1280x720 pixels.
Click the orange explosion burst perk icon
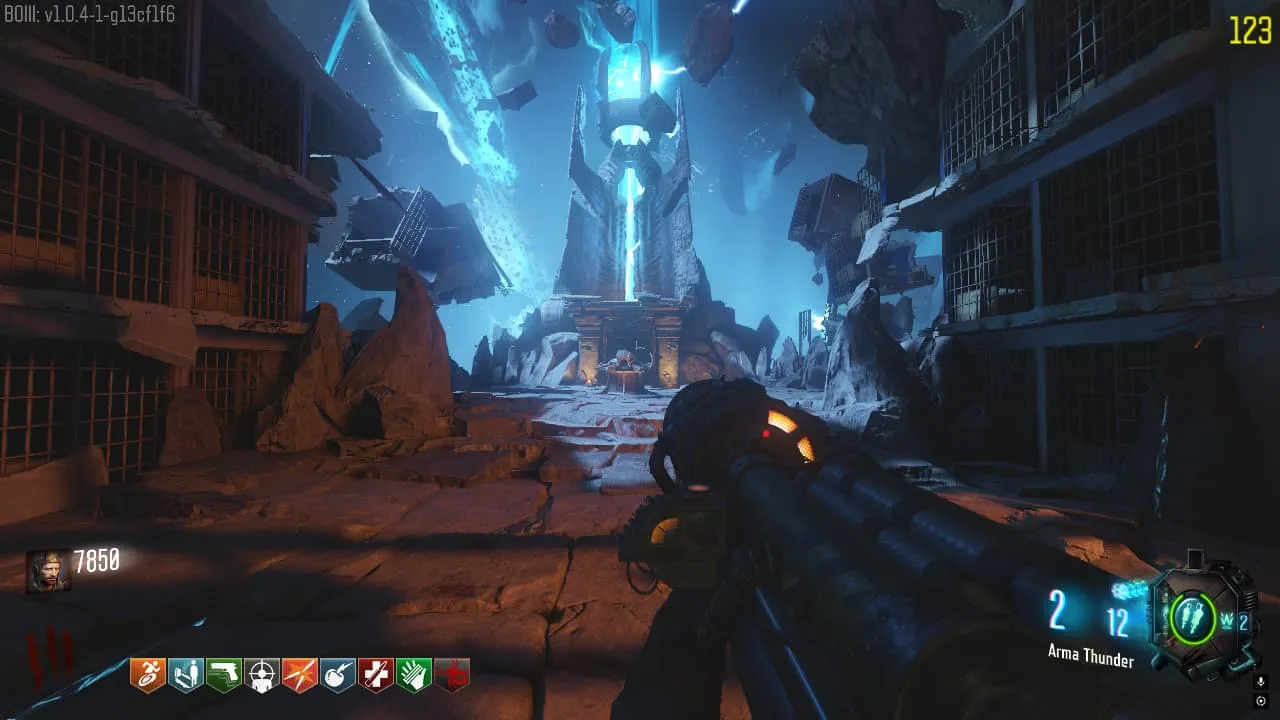[x=300, y=675]
